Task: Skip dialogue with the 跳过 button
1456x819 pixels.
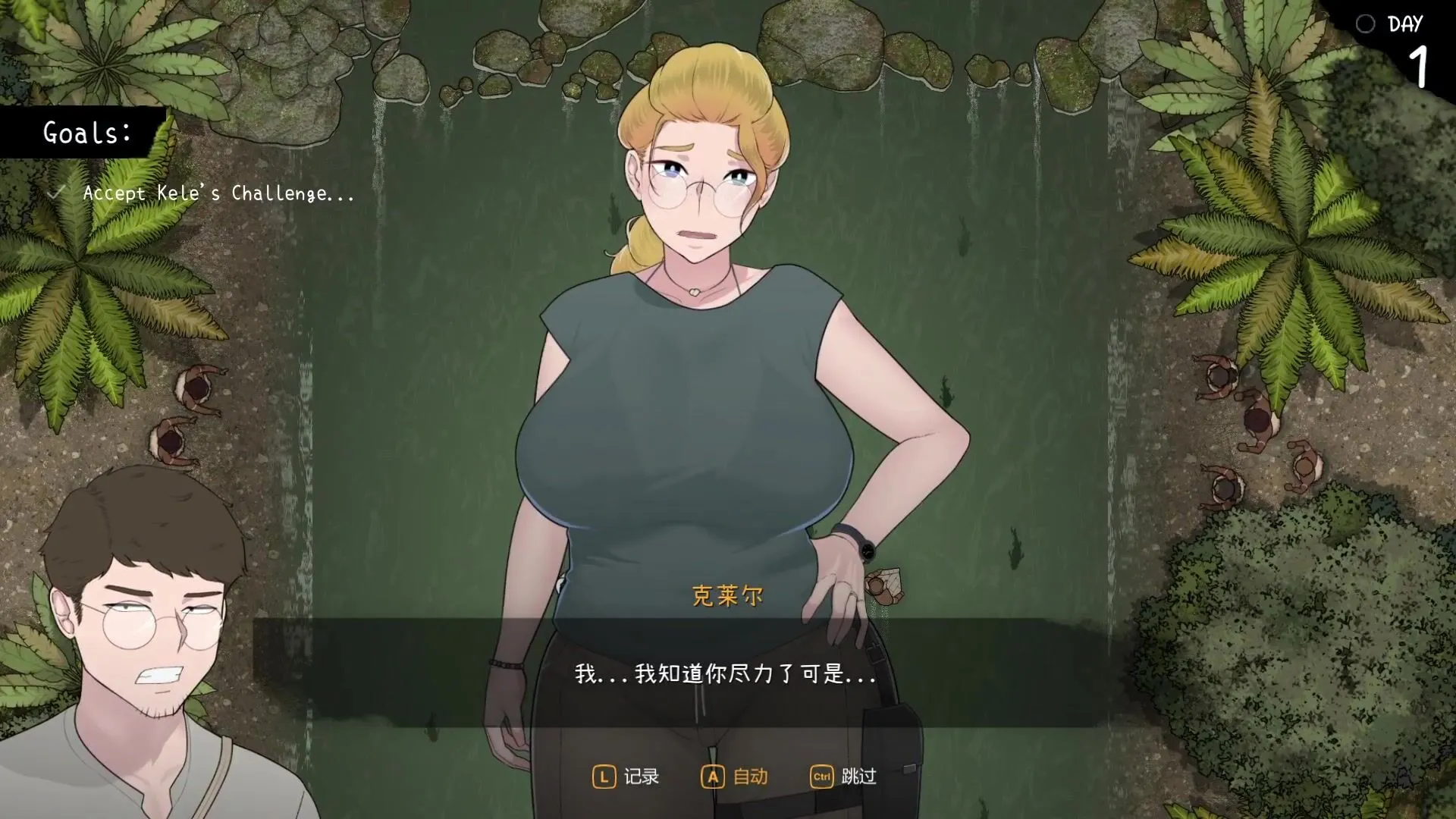Action: coord(843,777)
